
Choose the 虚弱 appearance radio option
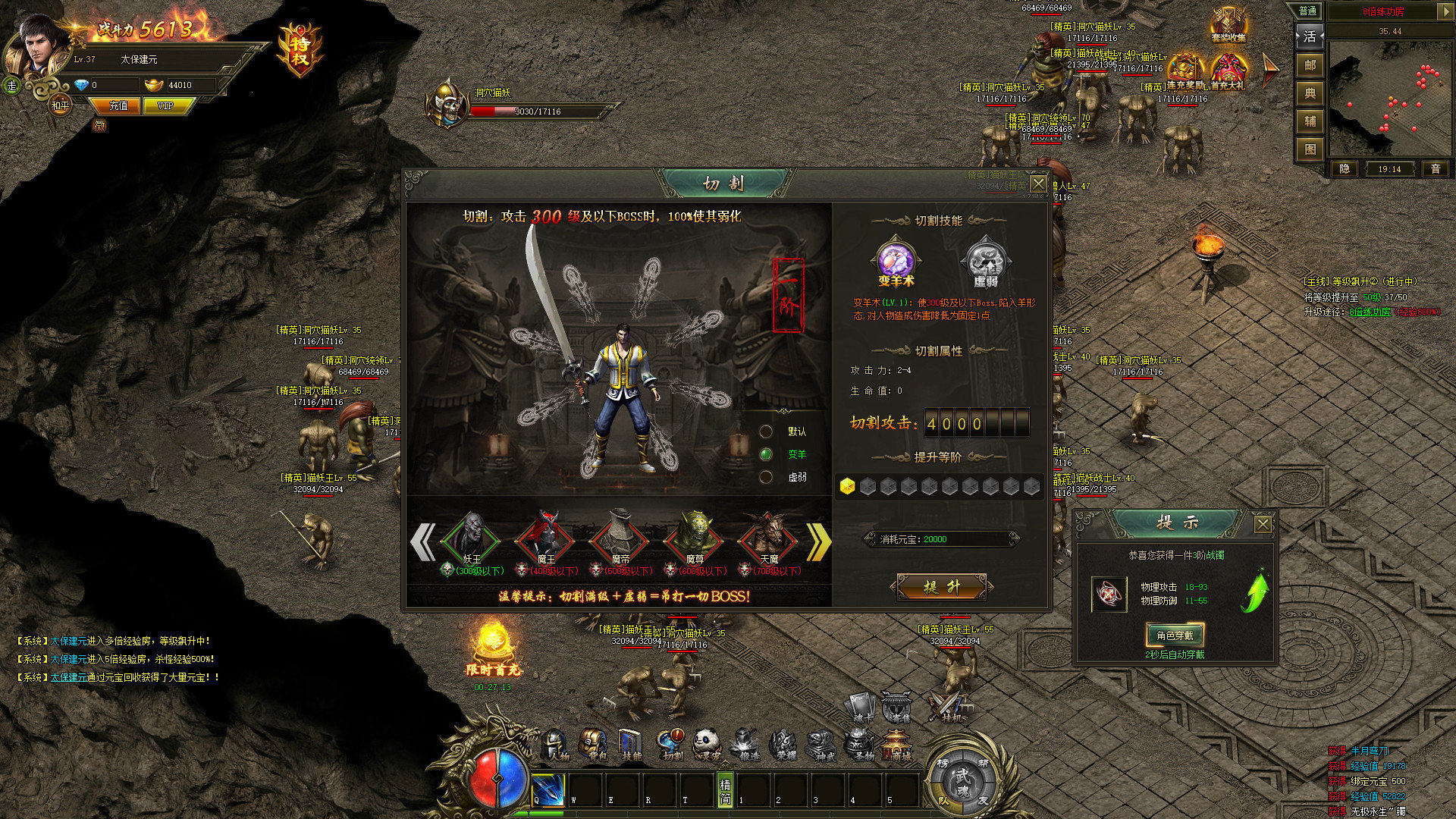pyautogui.click(x=767, y=477)
